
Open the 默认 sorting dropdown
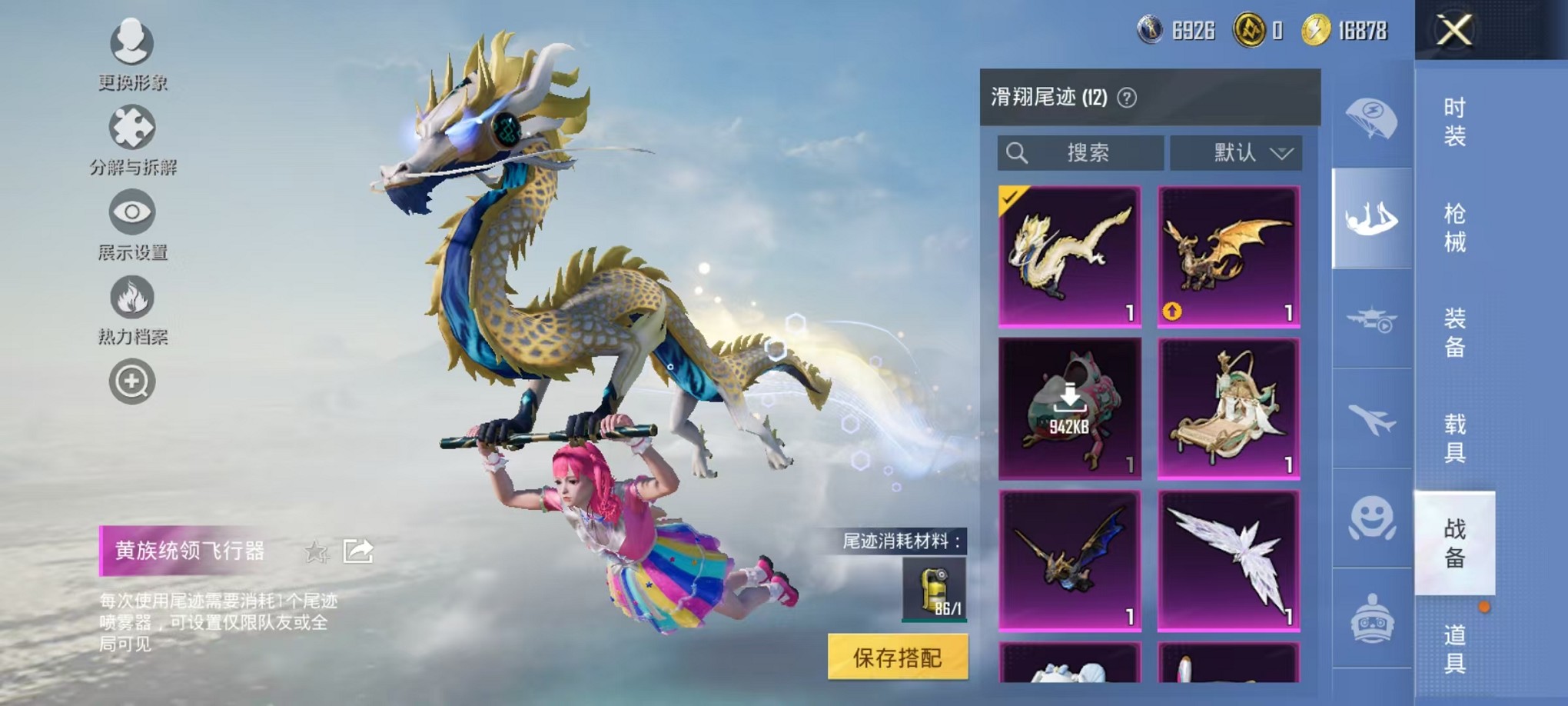[x=1236, y=152]
